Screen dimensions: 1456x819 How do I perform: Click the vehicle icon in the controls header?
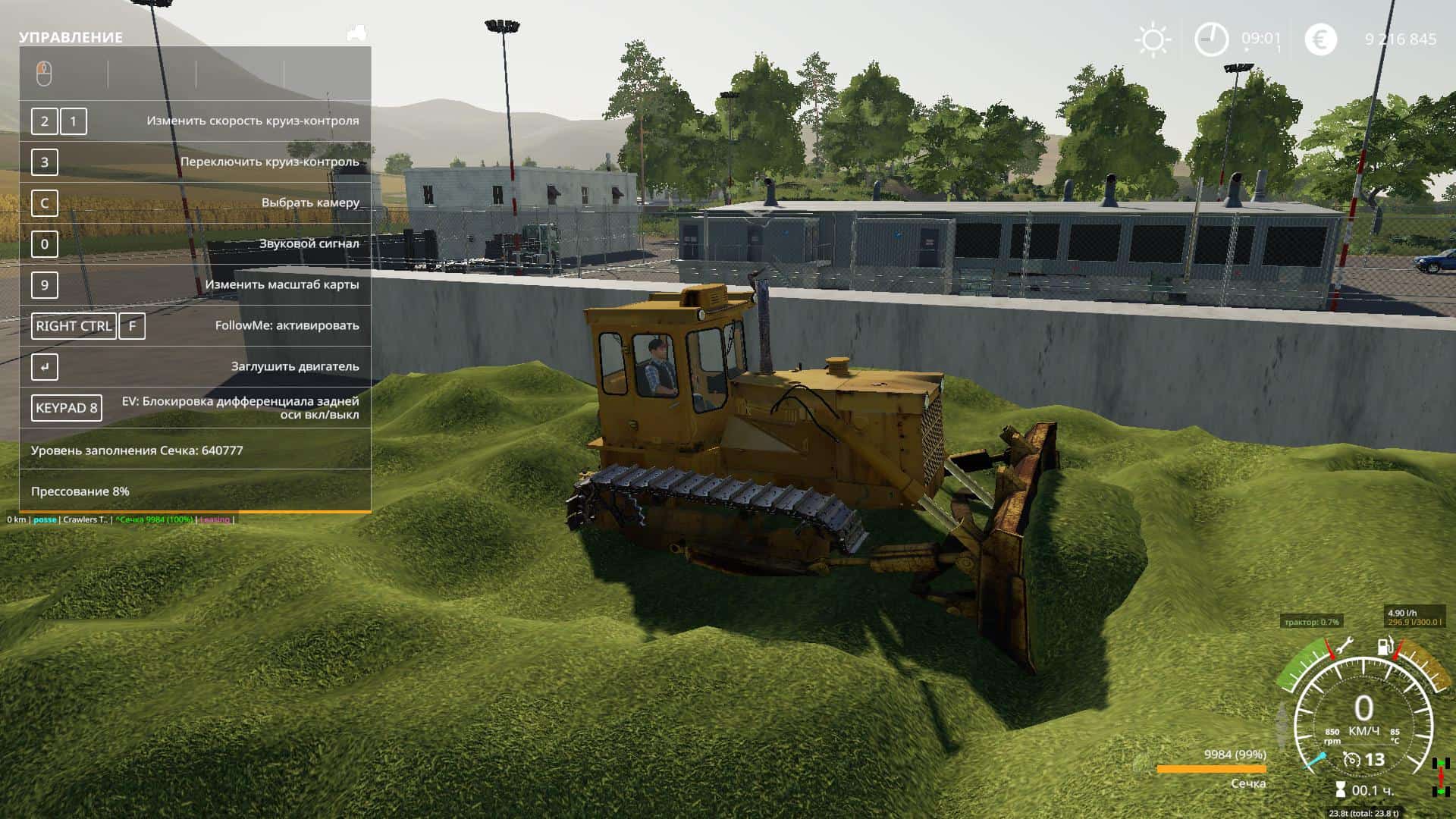click(x=356, y=34)
